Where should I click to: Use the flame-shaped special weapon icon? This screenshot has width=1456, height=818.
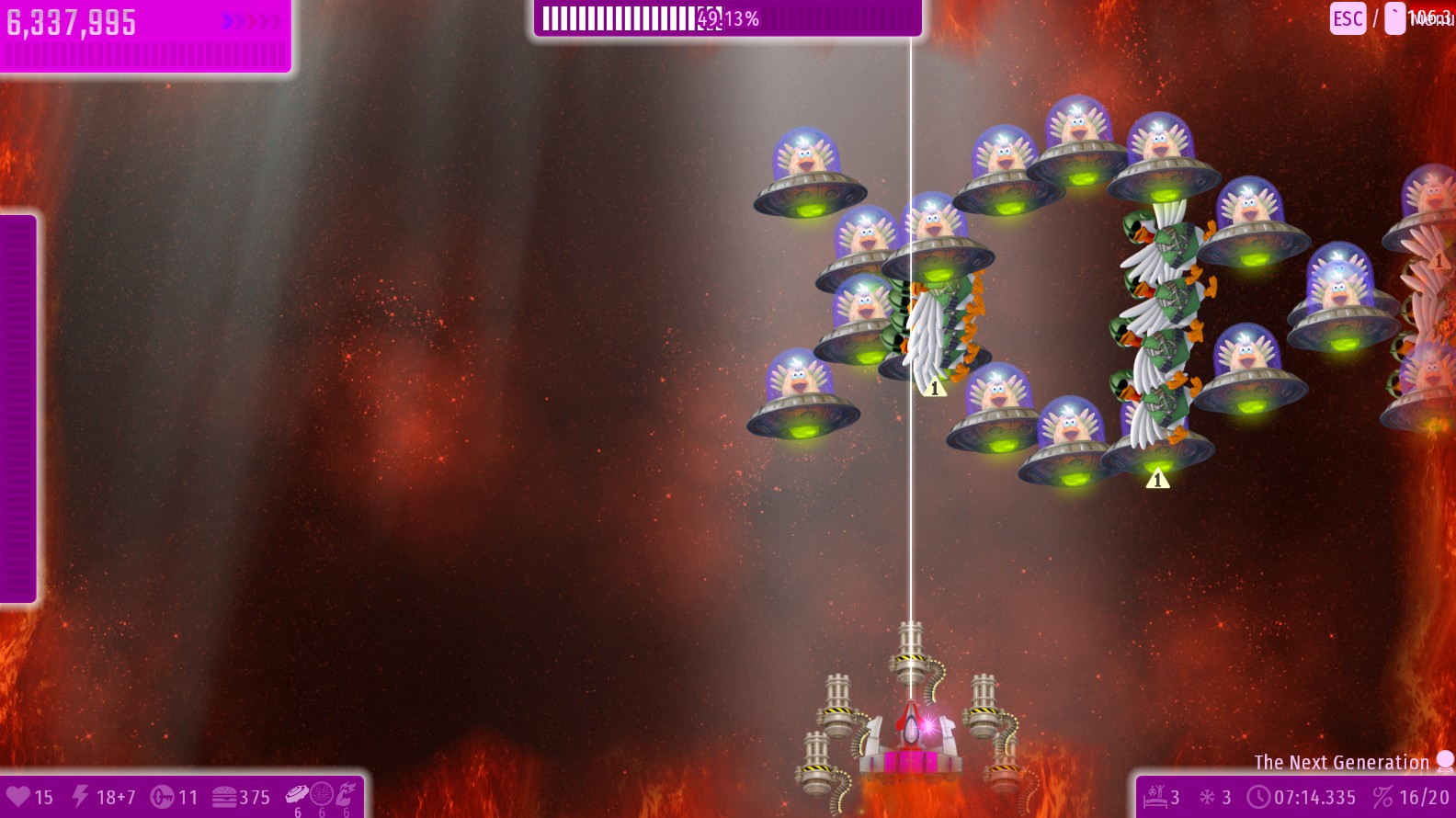pos(346,794)
